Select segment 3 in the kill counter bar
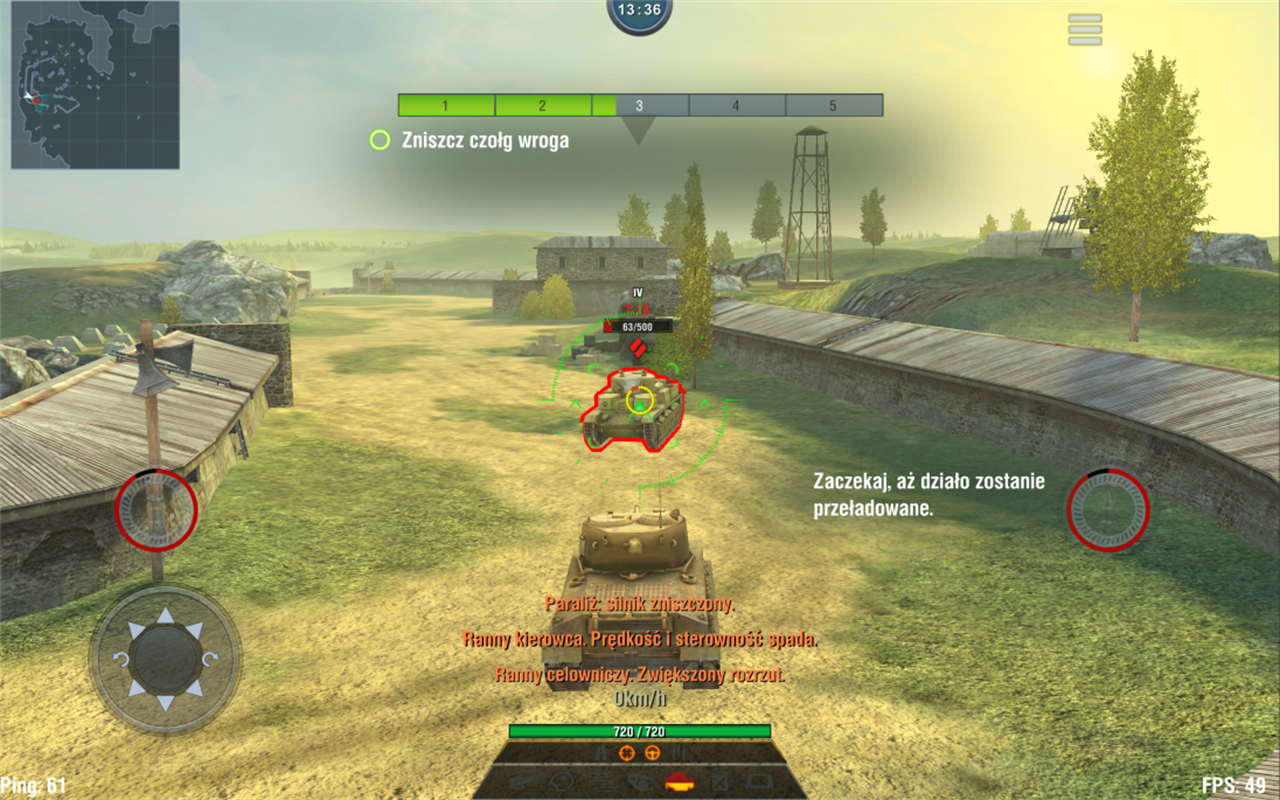Screen dimensions: 1280x800 [x=639, y=106]
